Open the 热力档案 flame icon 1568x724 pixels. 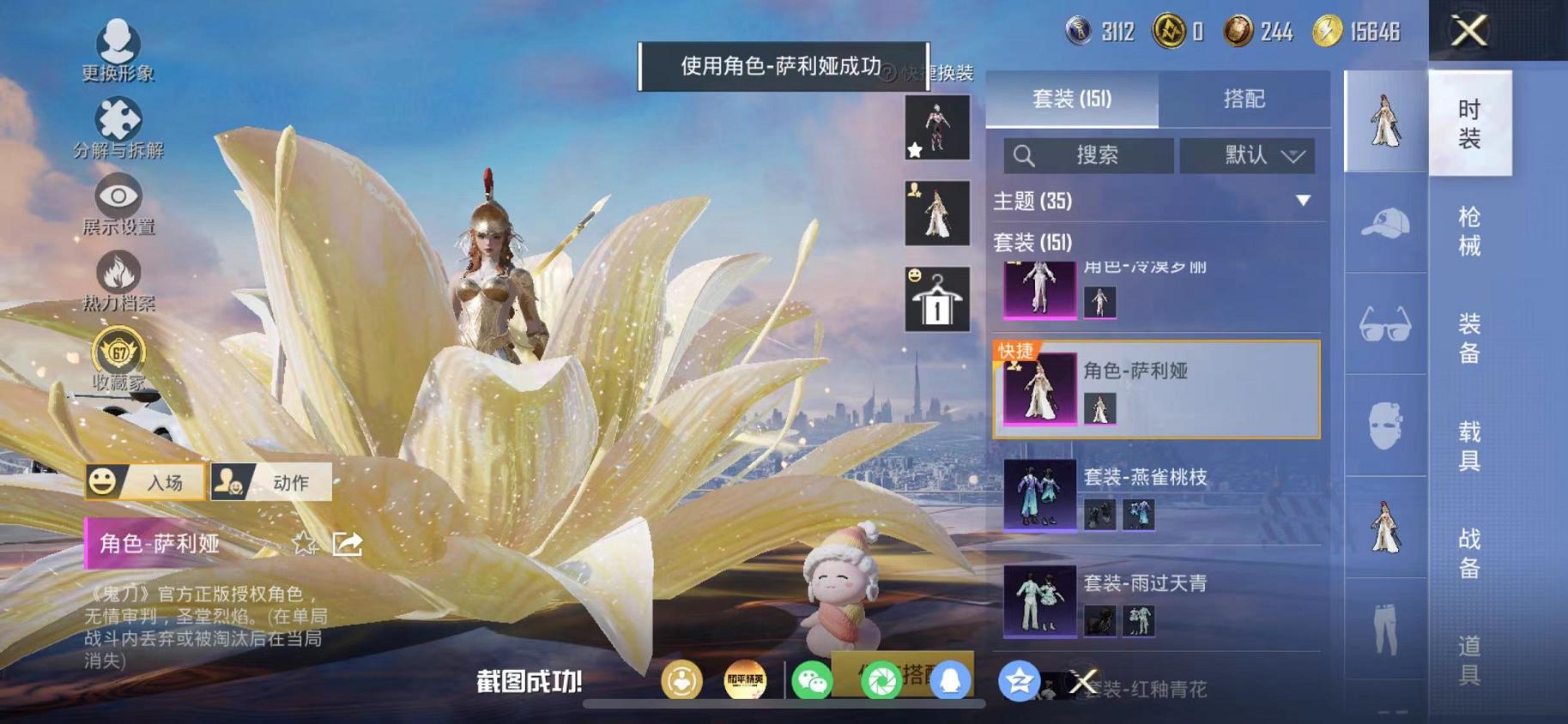click(x=118, y=275)
